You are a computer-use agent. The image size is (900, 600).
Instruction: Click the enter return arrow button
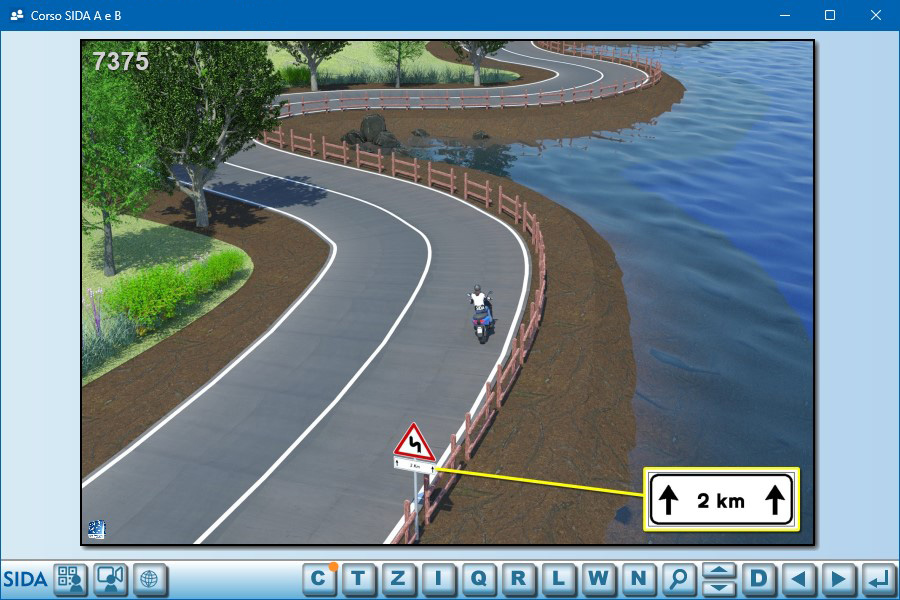tap(879, 578)
